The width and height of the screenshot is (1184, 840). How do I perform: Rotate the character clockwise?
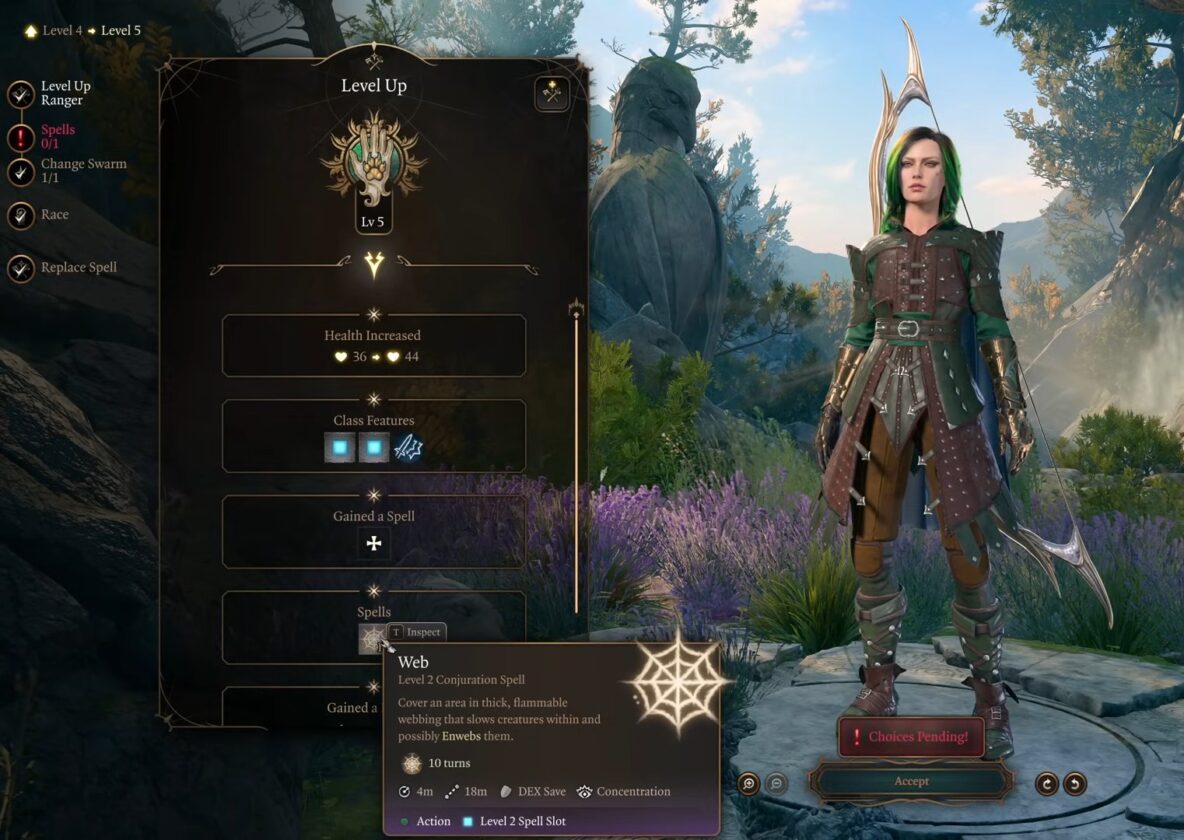click(1046, 783)
